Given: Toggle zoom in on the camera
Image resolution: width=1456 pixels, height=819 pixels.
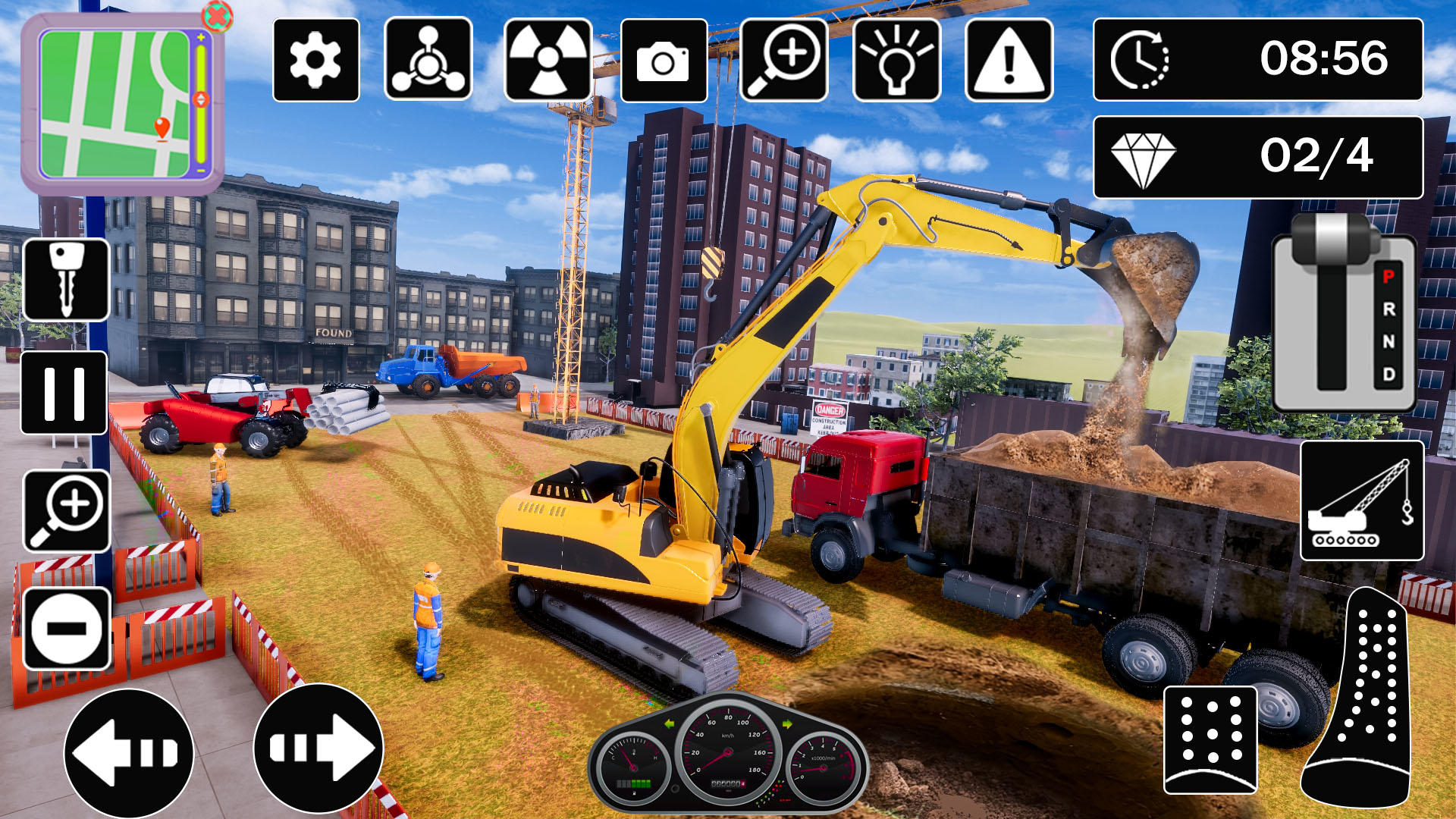Looking at the screenshot, I should (x=65, y=512).
